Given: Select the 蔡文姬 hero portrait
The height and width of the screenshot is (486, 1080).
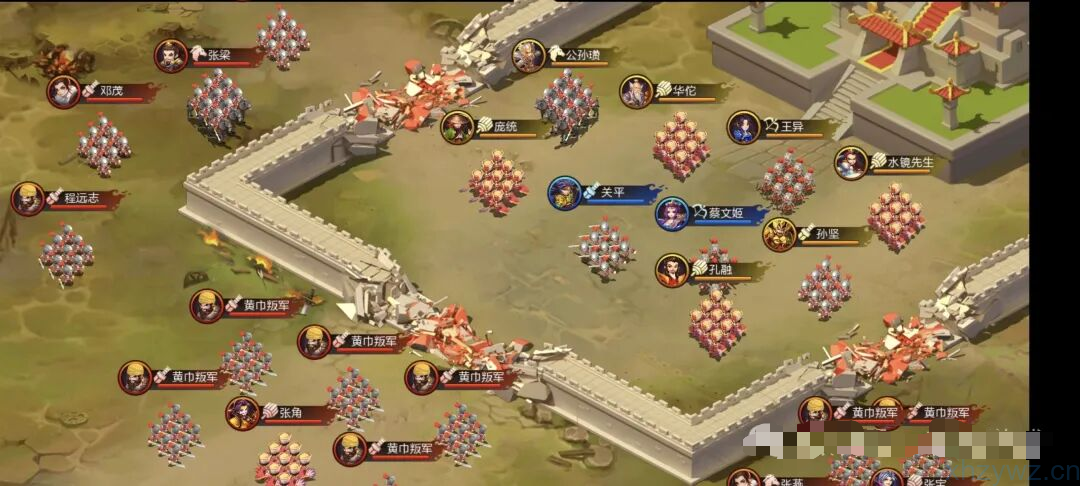Looking at the screenshot, I should (x=673, y=213).
